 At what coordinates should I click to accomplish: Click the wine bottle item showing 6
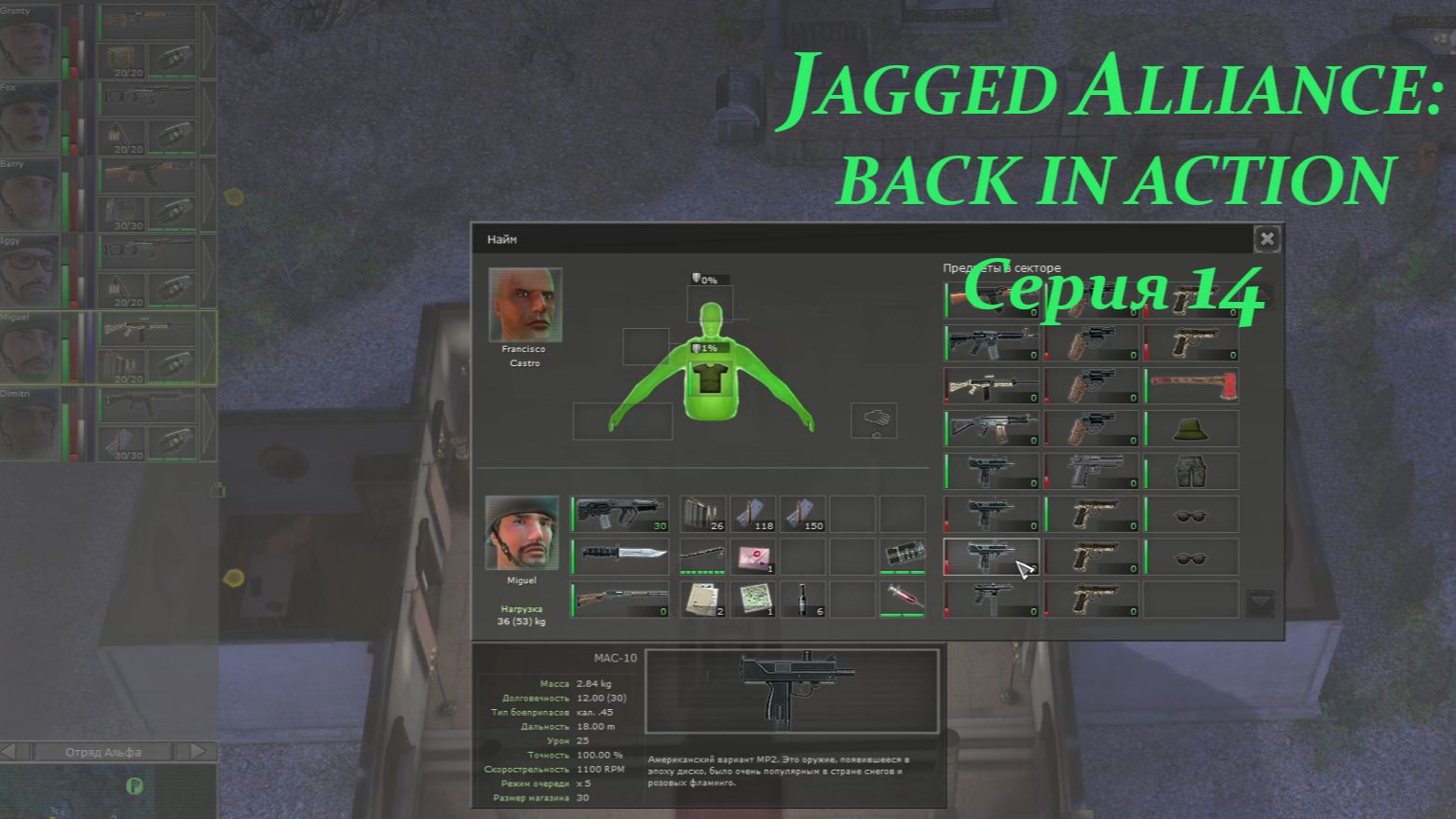803,601
